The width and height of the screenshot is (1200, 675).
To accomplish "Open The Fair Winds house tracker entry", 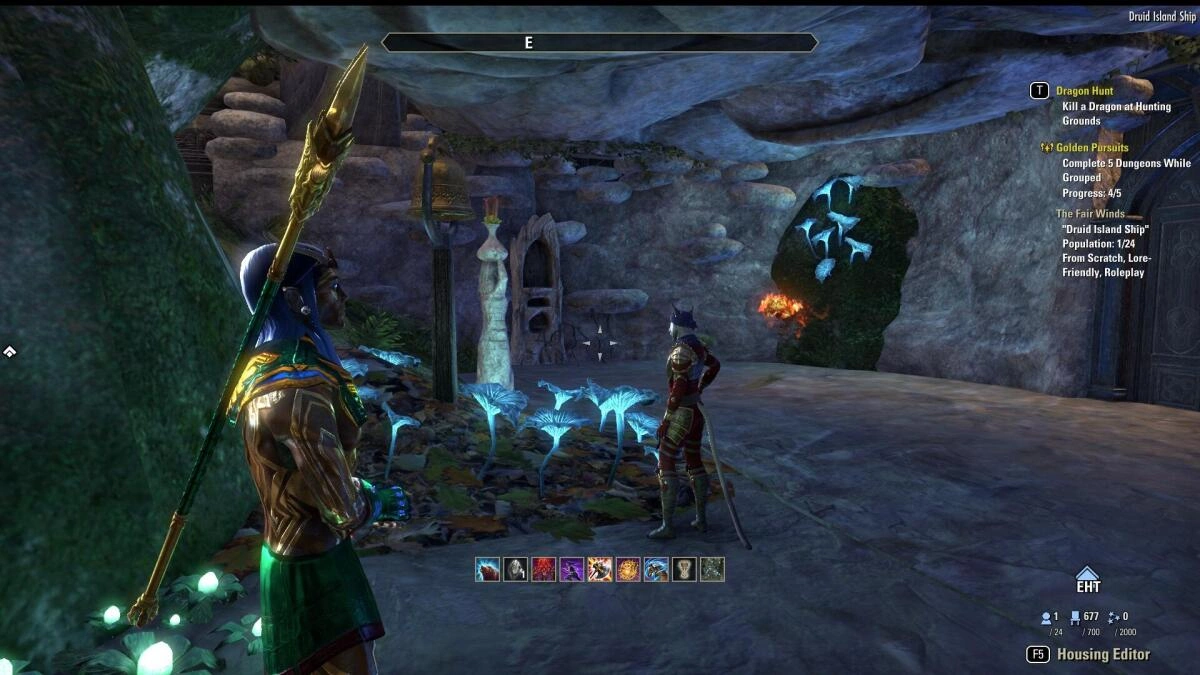I will [x=1090, y=214].
